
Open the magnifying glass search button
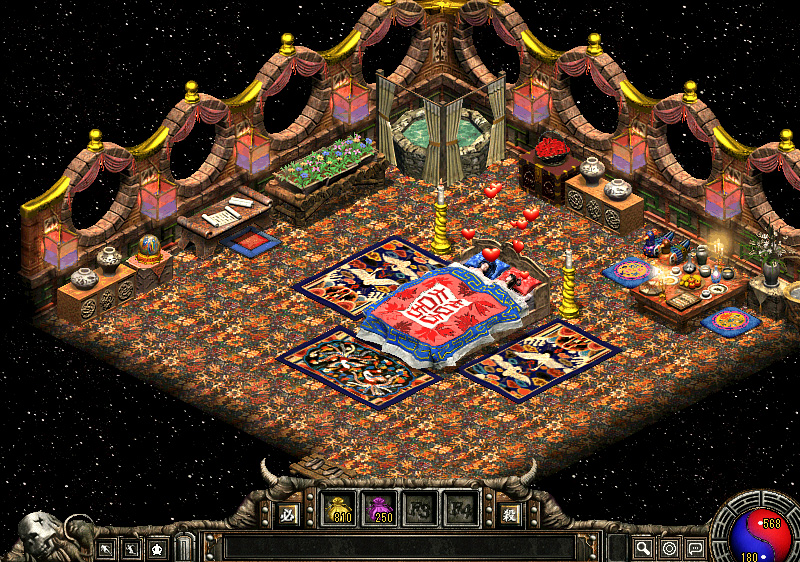643,548
